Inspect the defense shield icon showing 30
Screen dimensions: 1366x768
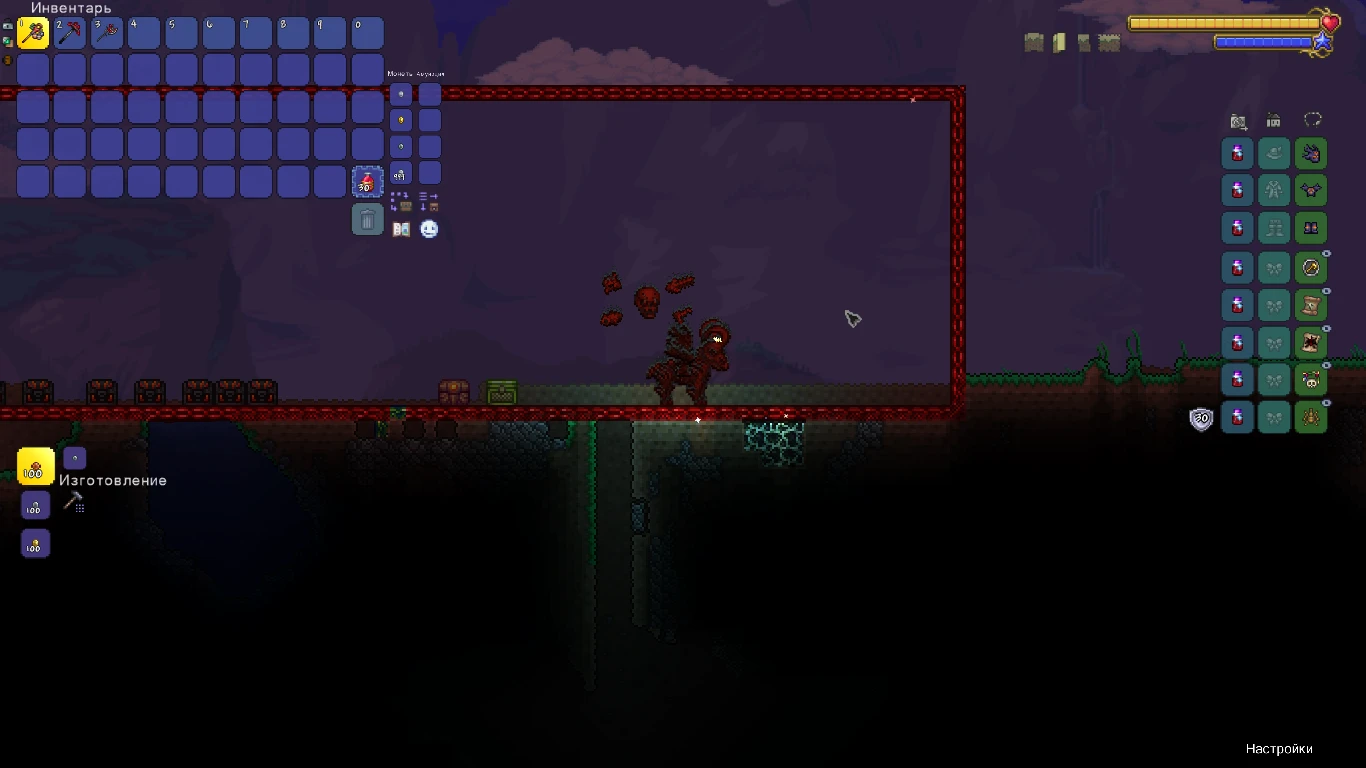[x=1201, y=418]
